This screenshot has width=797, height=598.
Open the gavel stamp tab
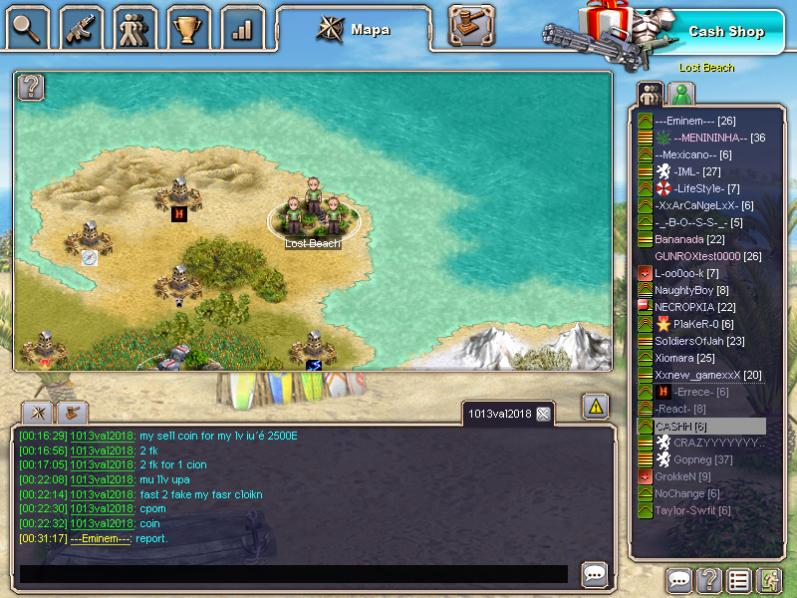point(471,26)
